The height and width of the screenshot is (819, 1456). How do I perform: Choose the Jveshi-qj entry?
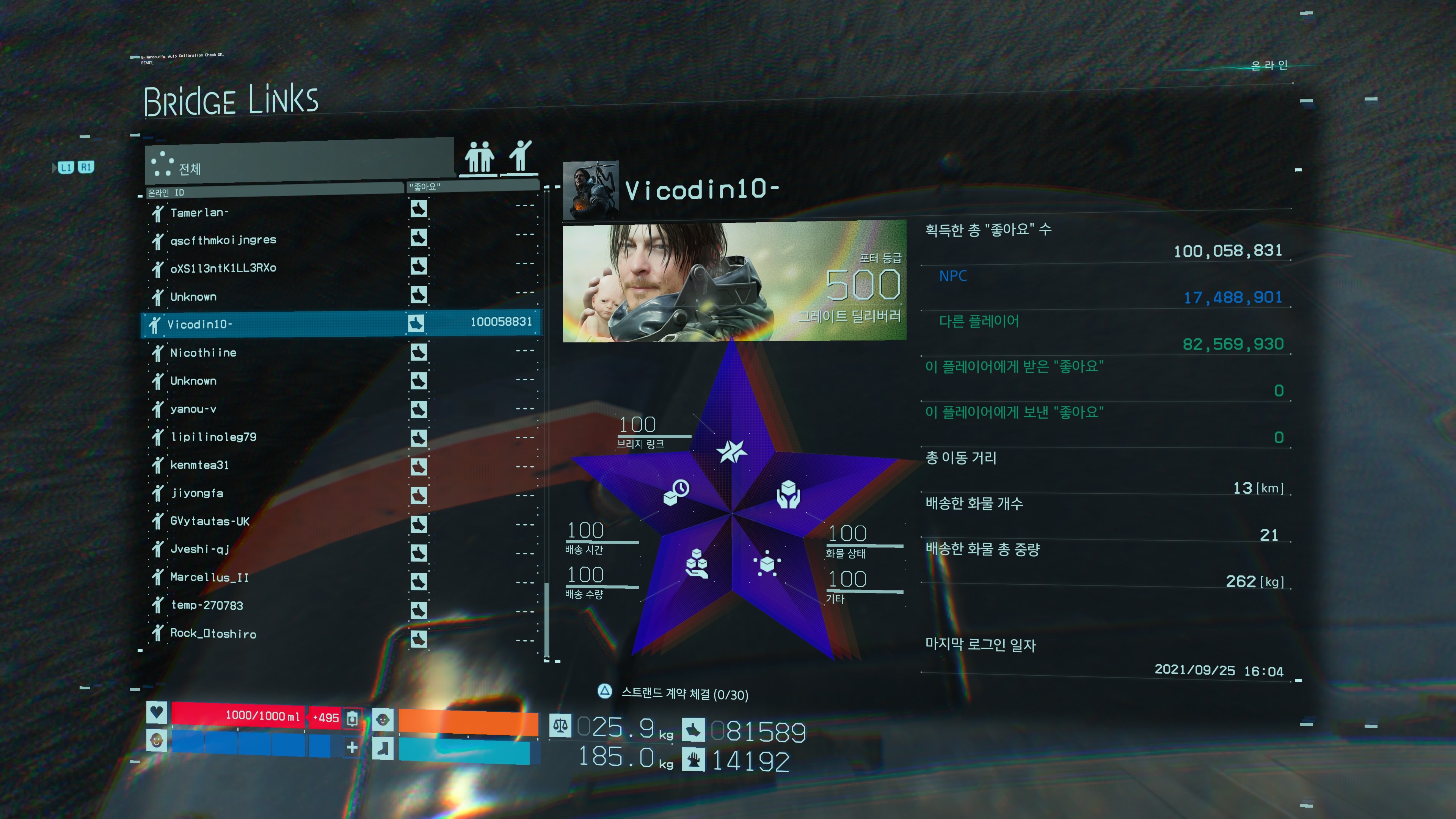(199, 549)
